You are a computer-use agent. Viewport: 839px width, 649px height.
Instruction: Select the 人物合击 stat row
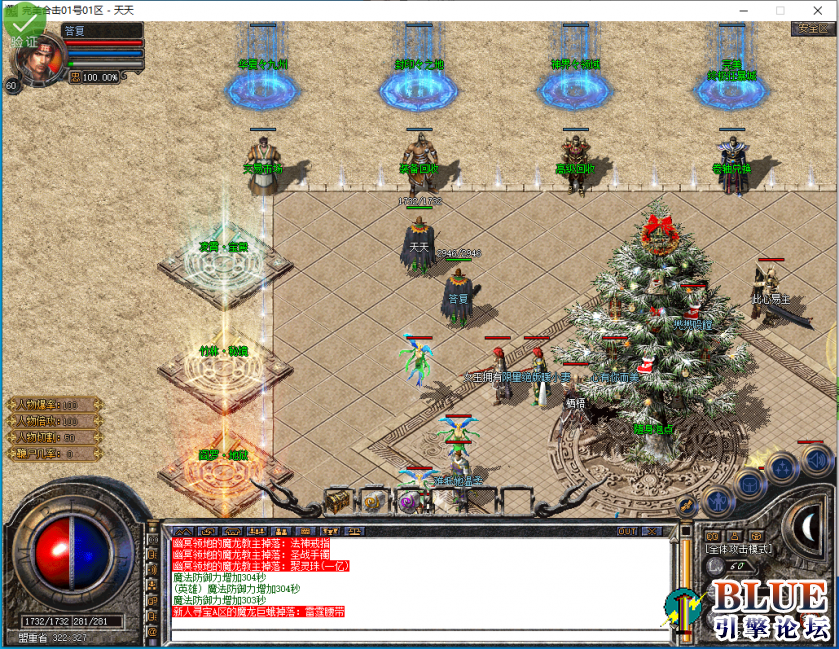53,421
